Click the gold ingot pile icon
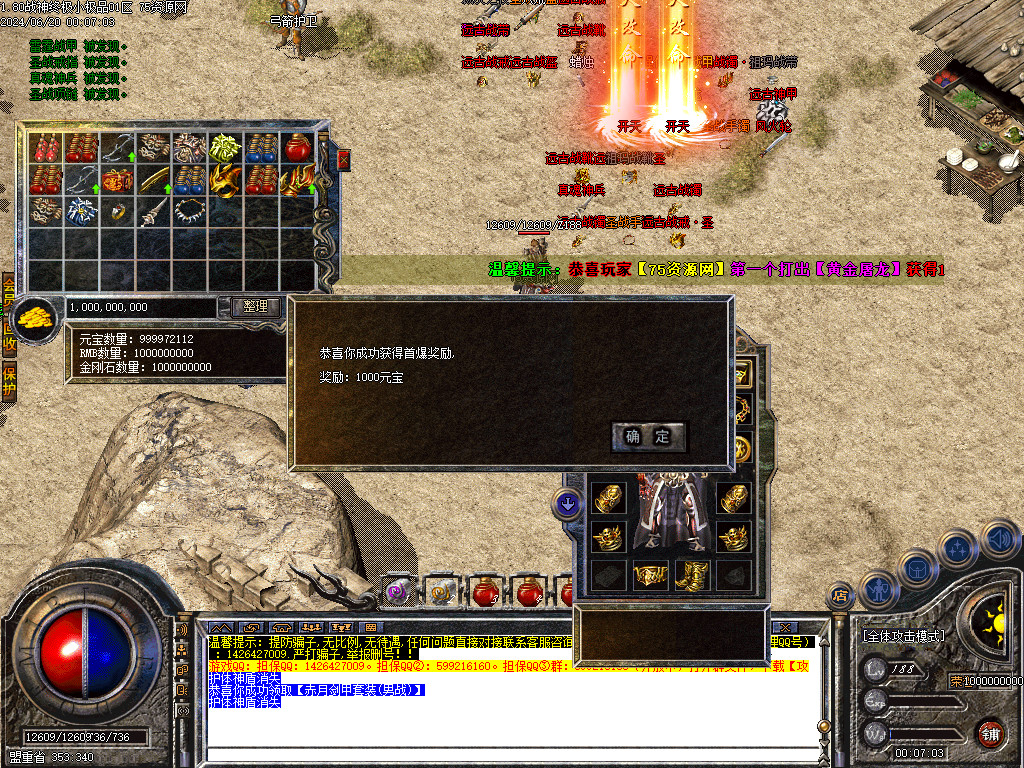 coord(38,317)
